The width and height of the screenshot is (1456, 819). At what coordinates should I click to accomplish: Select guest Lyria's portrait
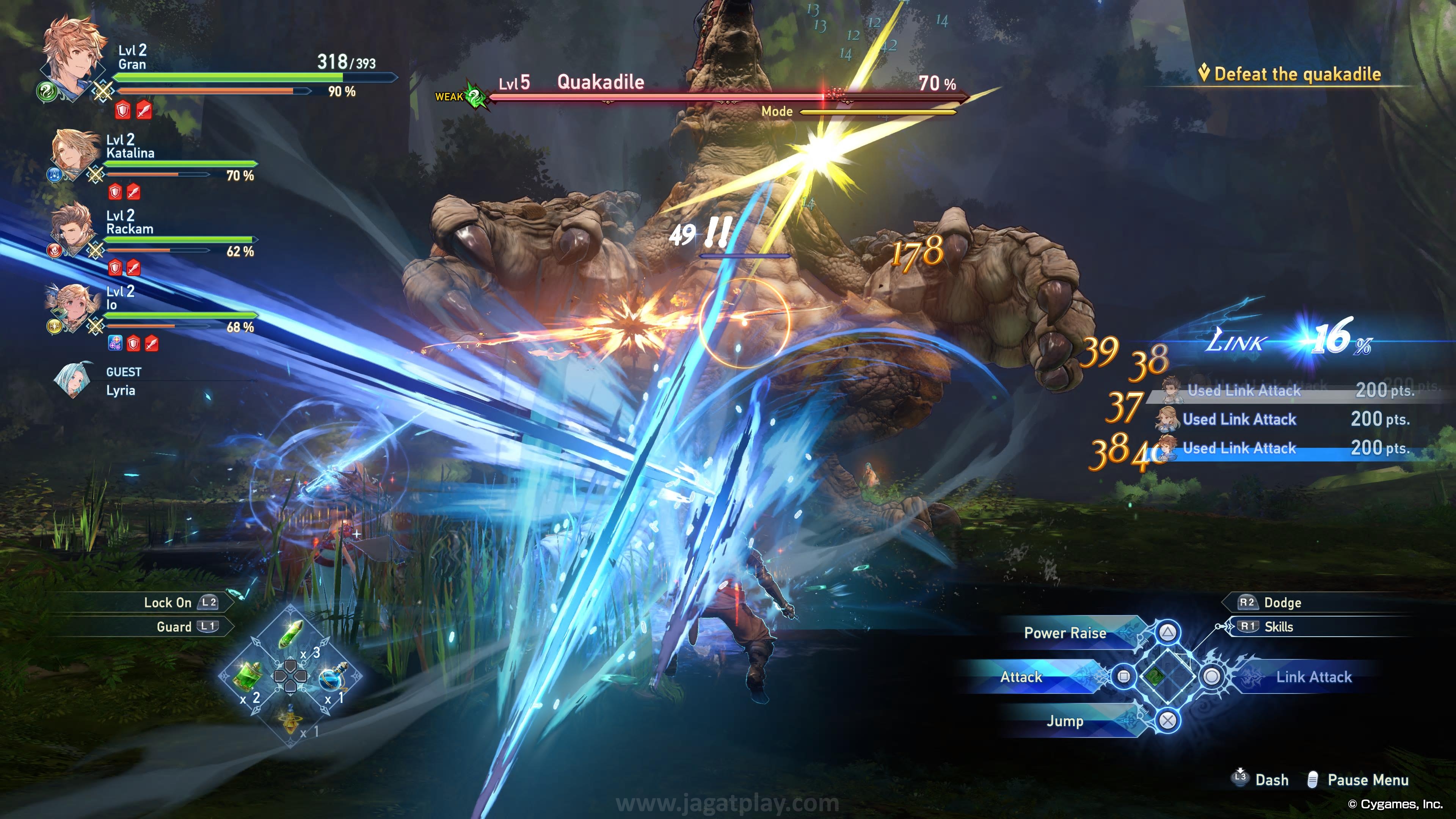pyautogui.click(x=74, y=380)
